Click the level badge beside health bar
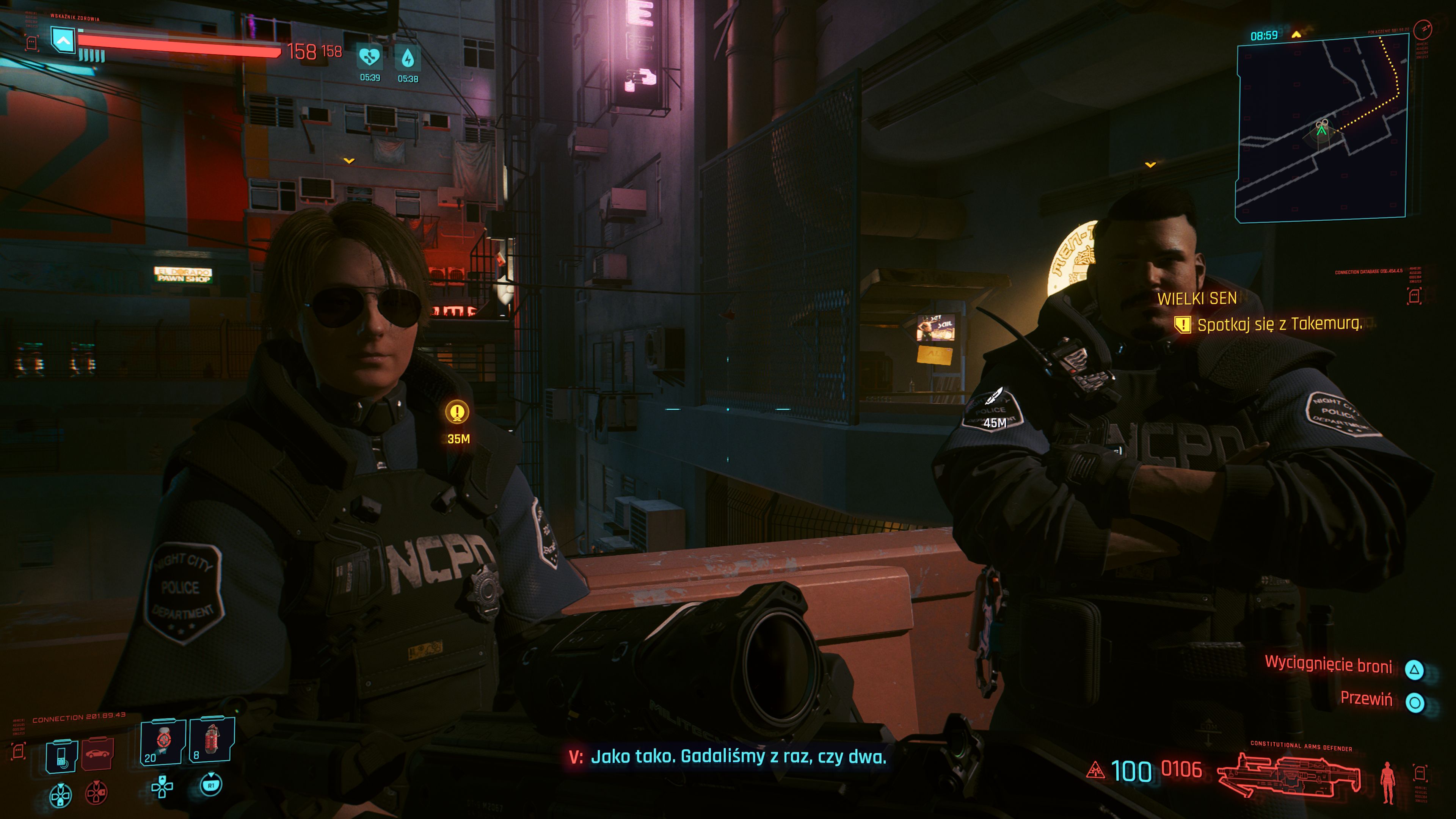 coord(63,40)
